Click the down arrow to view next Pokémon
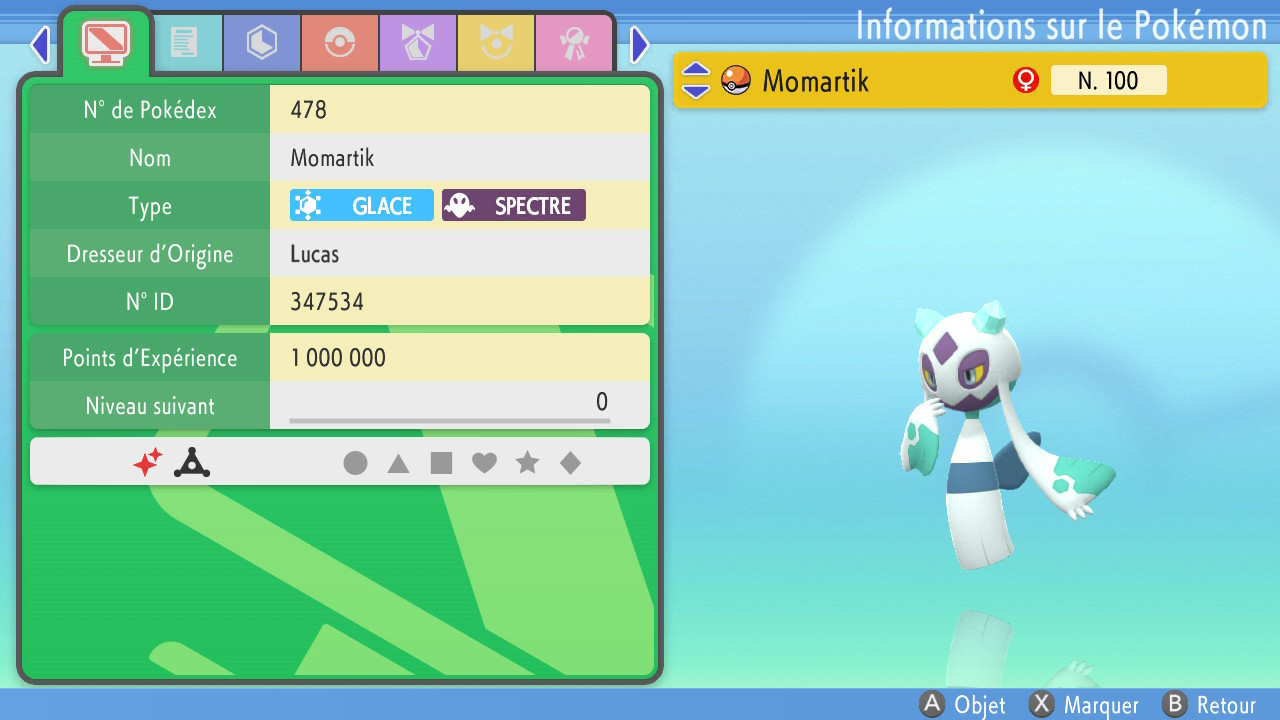This screenshot has height=720, width=1280. pos(695,89)
